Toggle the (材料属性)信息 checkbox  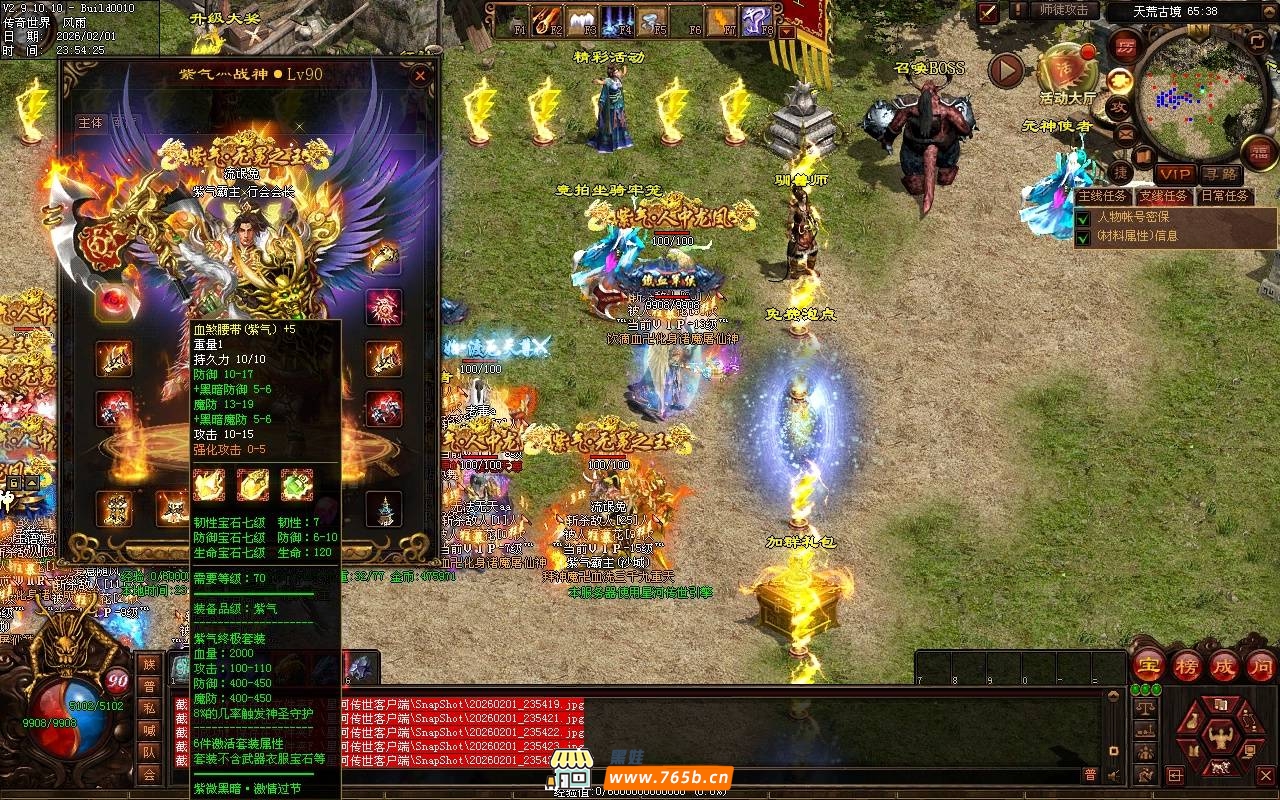1083,237
